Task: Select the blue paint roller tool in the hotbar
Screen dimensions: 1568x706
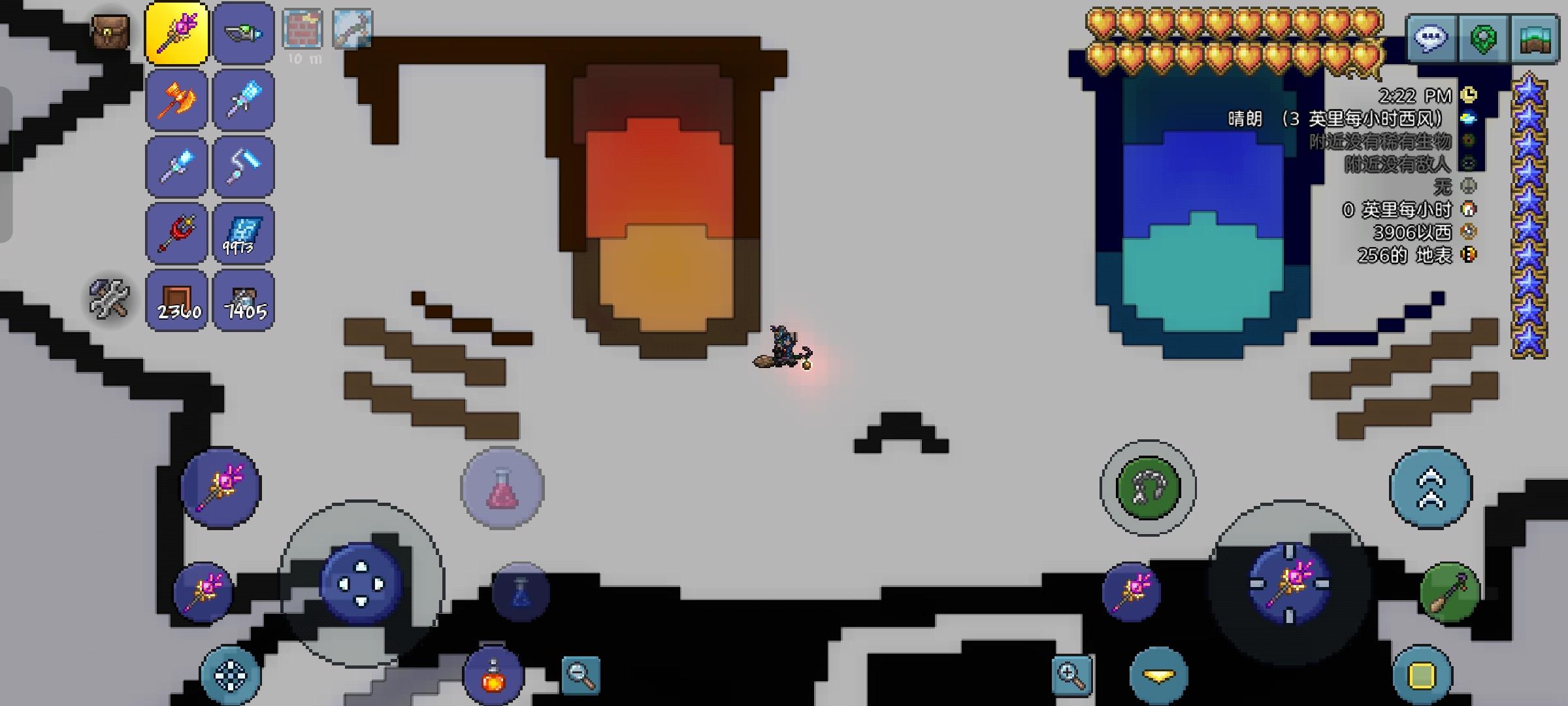Action: [x=243, y=166]
